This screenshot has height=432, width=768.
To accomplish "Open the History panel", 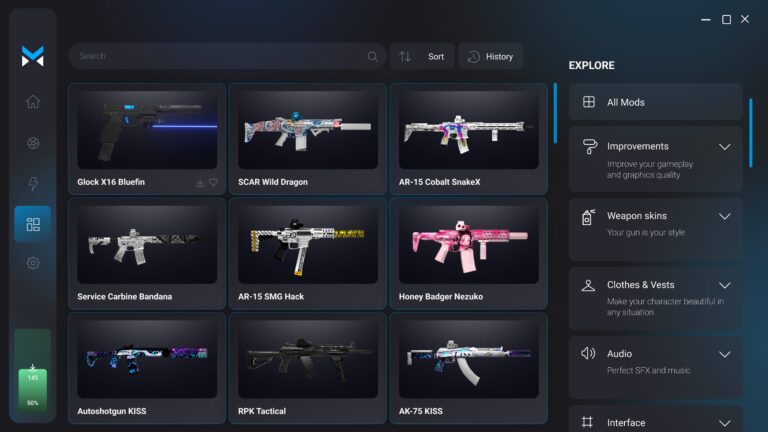I will (x=490, y=56).
